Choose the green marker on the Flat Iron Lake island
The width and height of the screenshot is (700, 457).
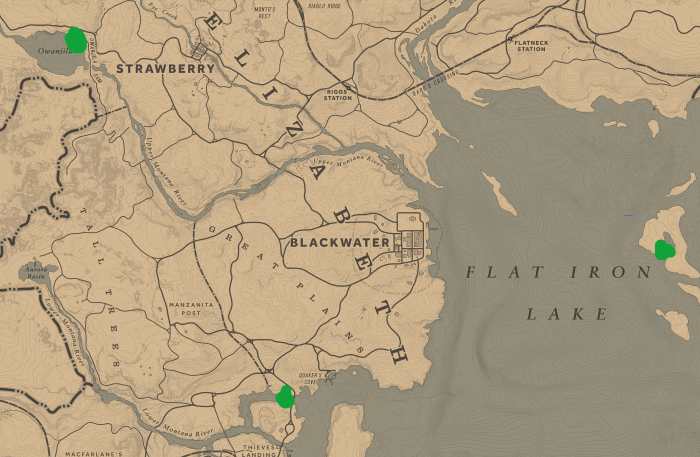664,250
